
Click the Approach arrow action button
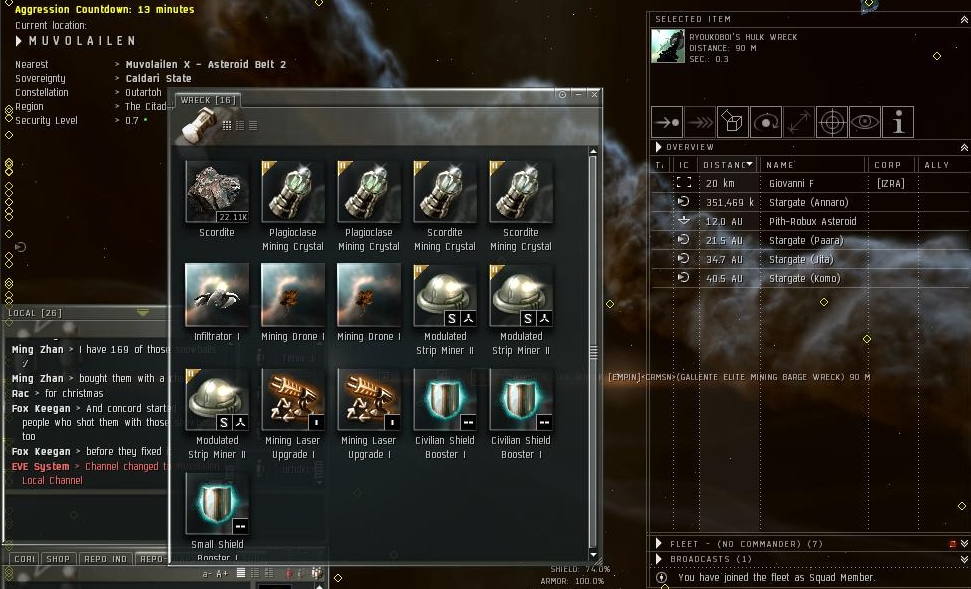click(667, 122)
